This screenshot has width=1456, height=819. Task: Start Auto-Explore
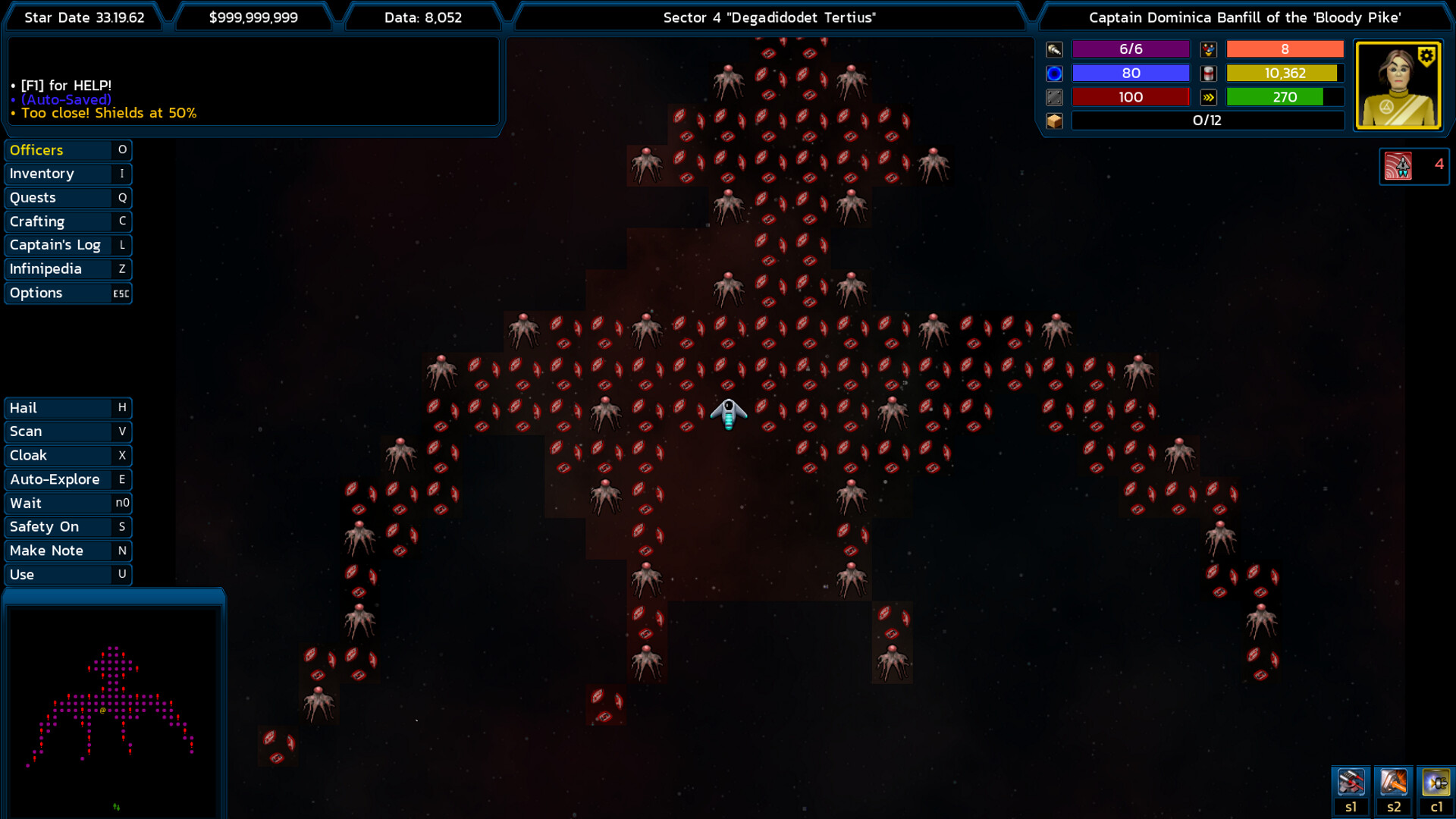point(67,479)
